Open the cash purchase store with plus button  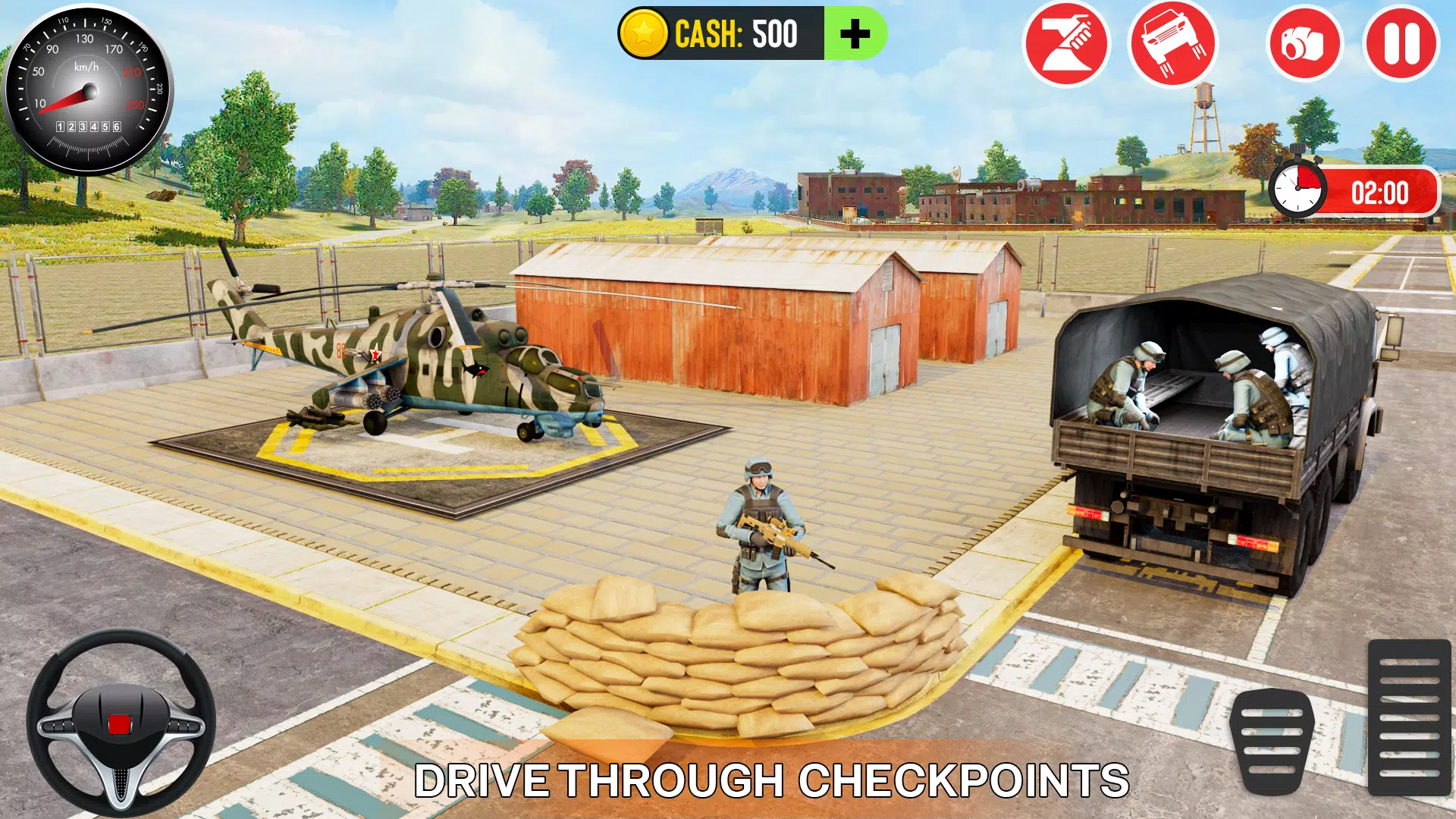(x=855, y=33)
